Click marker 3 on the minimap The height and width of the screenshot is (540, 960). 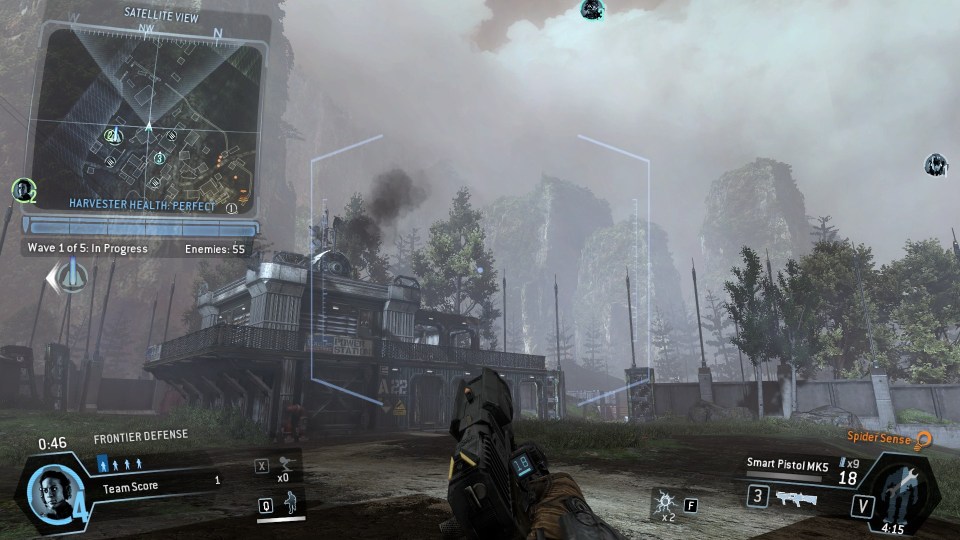tap(159, 157)
